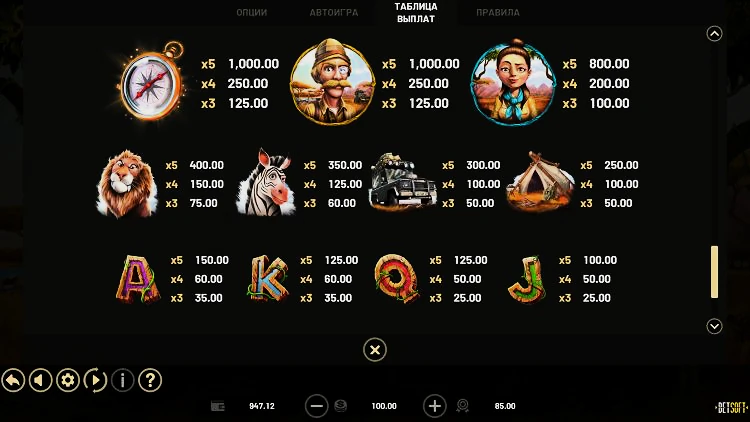Viewport: 750px width, 422px height.
Task: Open the info "i" button
Action: 122,380
